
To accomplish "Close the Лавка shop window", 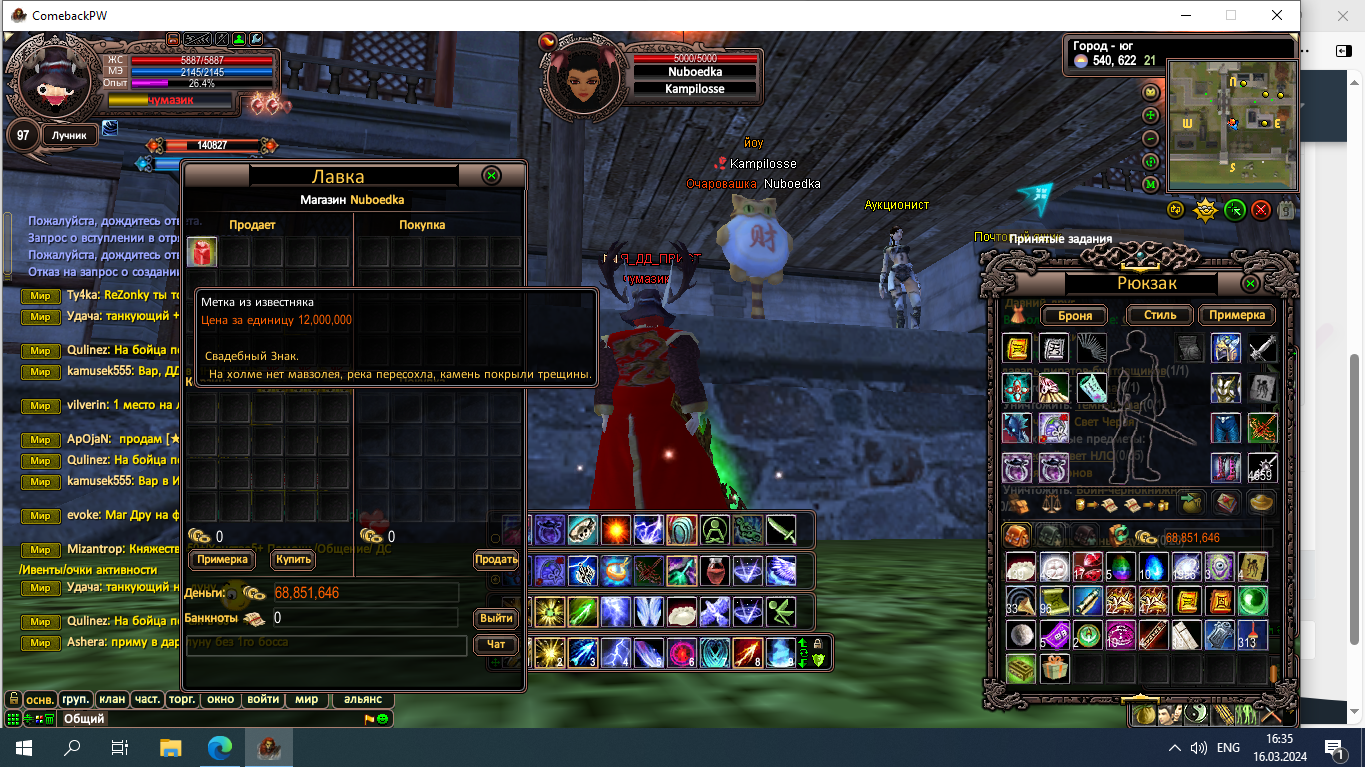I will [x=491, y=175].
